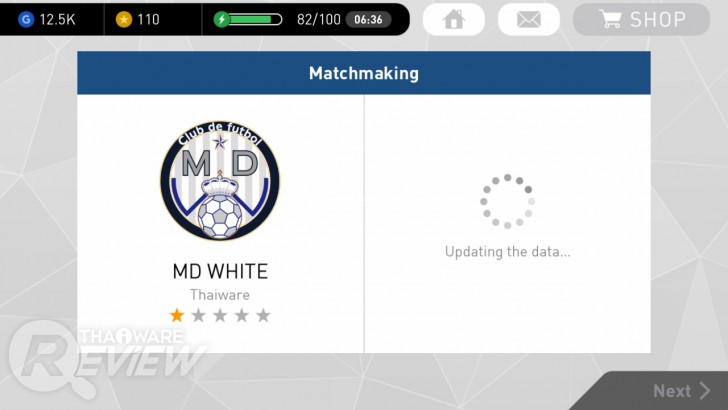Screen dimensions: 728x410
Task: Tap the 110 coin balance
Action: click(138, 19)
